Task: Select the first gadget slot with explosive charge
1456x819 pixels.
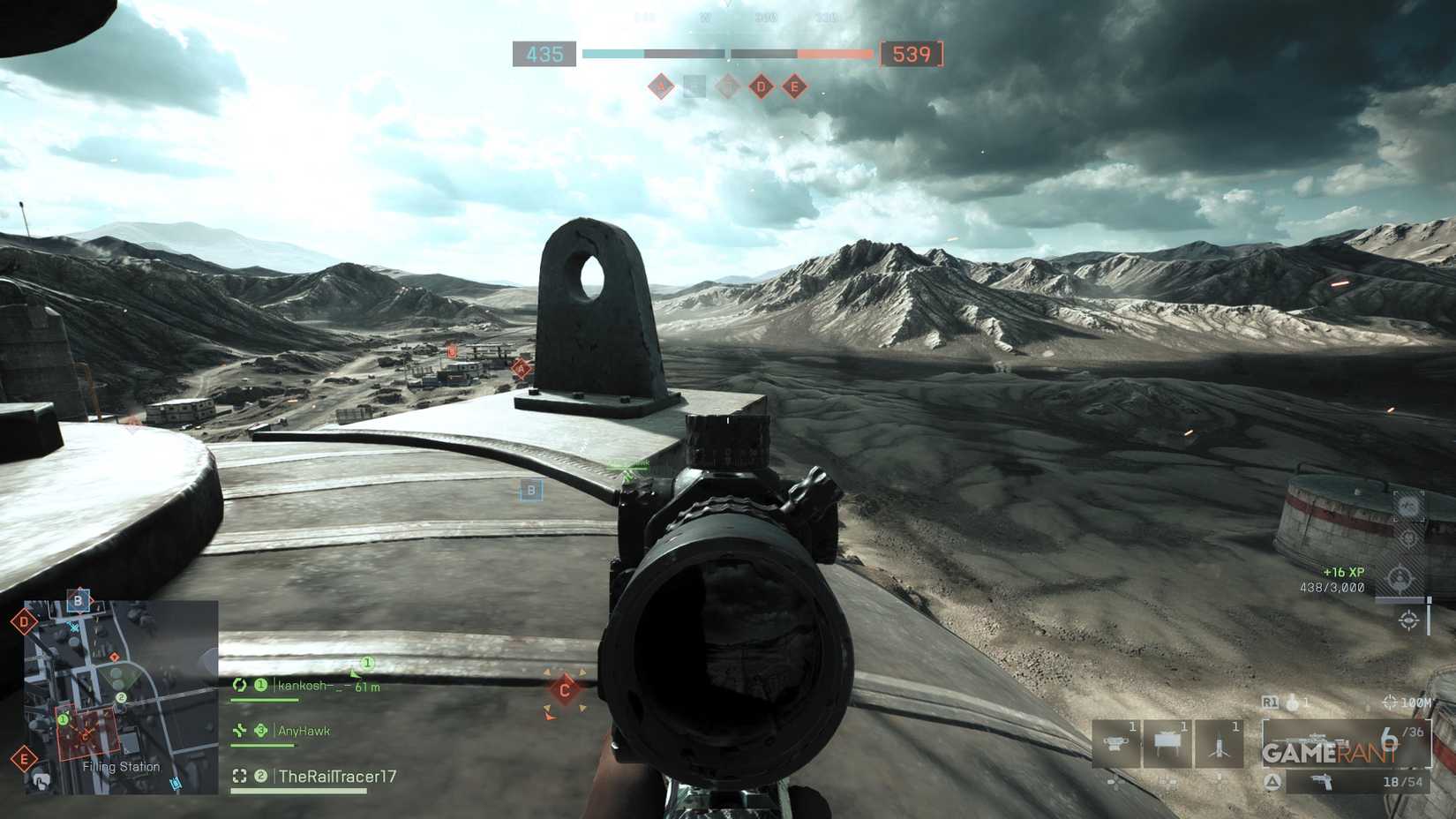Action: tap(1117, 742)
